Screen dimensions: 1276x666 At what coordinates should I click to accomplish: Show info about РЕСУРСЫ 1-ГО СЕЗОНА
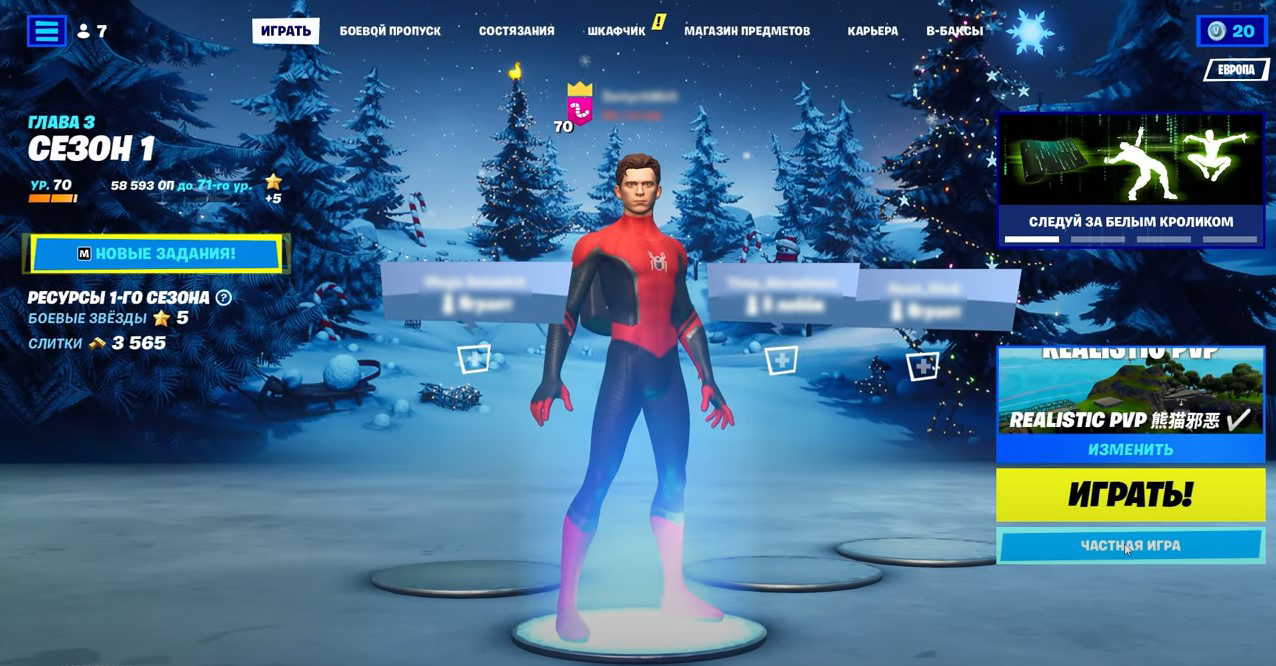pos(224,297)
